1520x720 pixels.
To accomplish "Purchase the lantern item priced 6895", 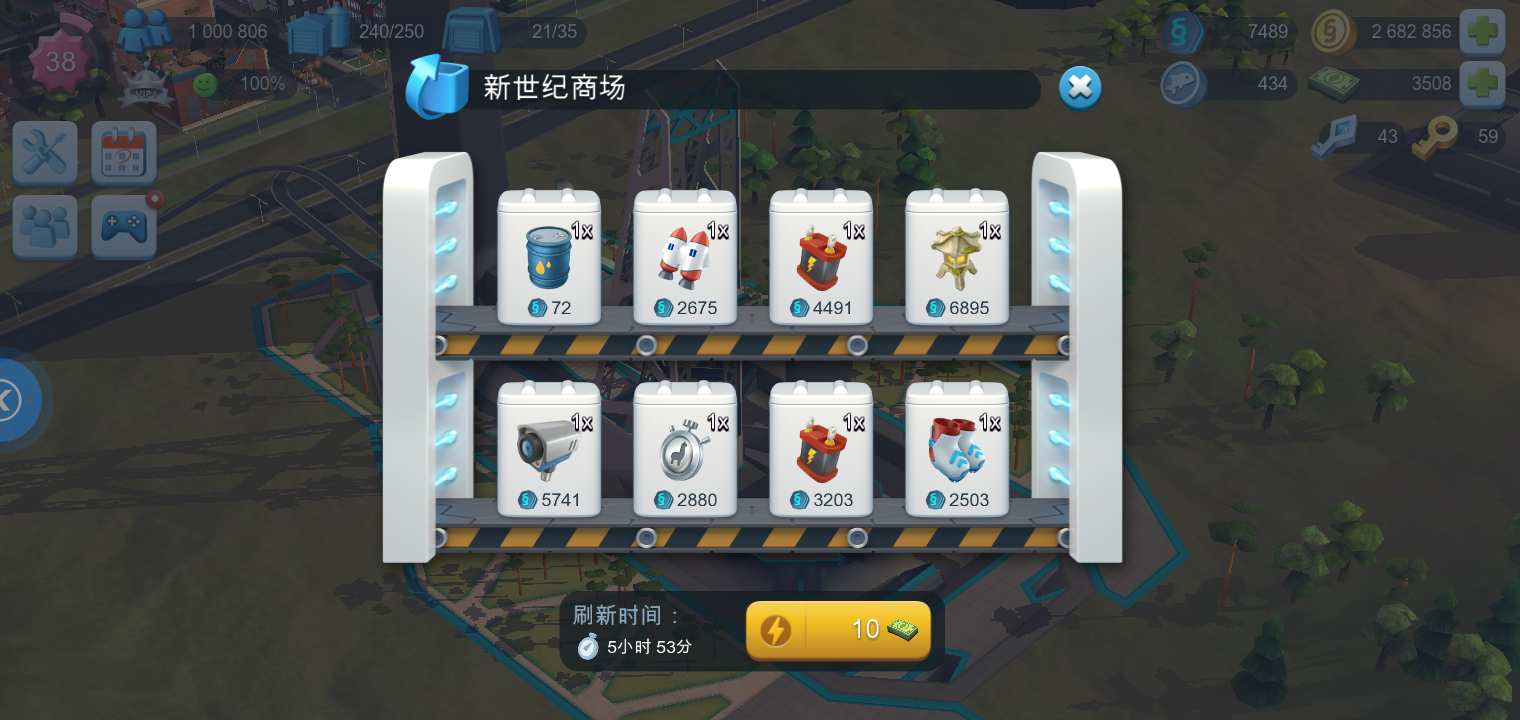I will pos(957,258).
